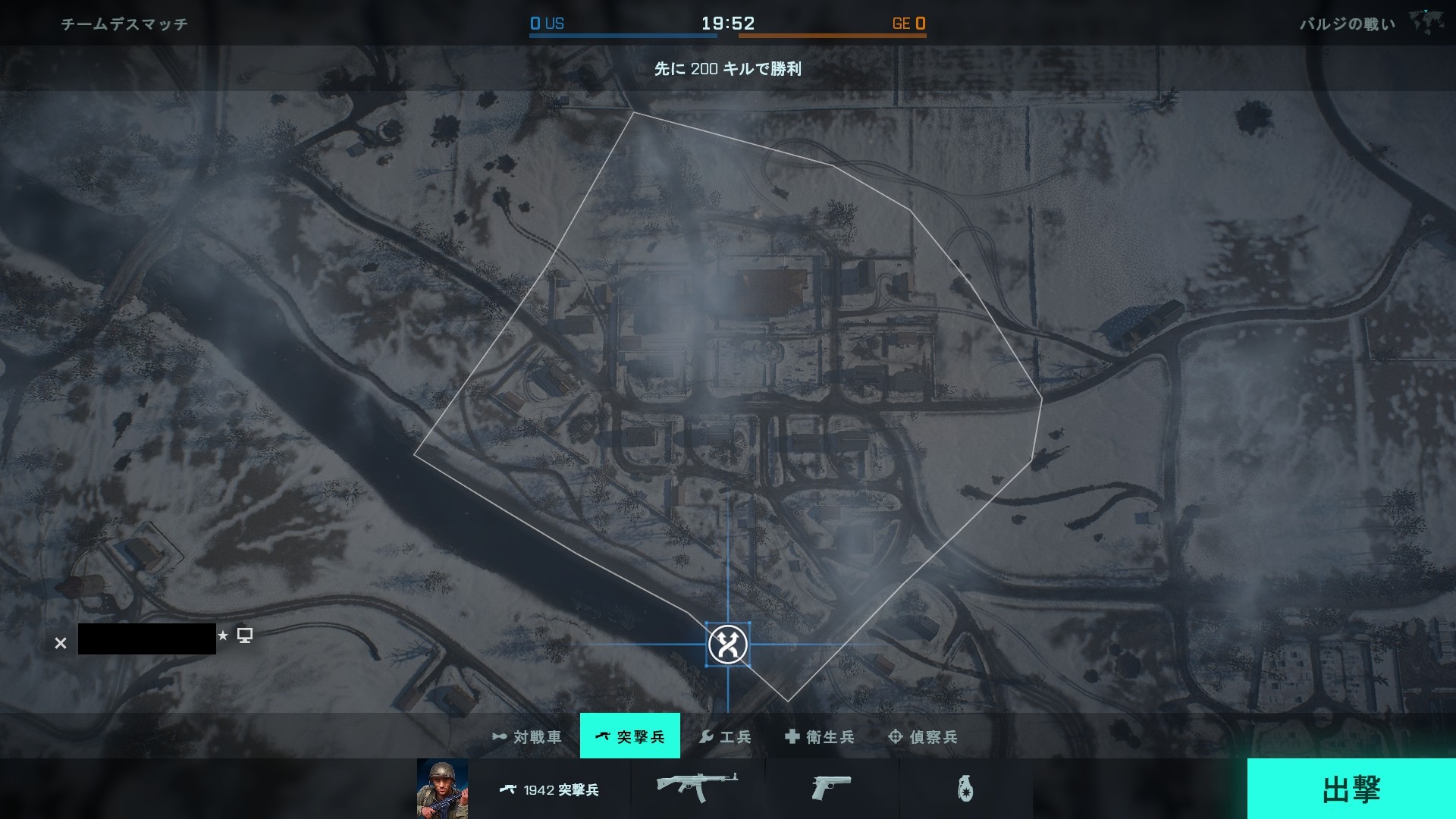
Task: Select the pistol sidearm slot
Action: coord(831,788)
